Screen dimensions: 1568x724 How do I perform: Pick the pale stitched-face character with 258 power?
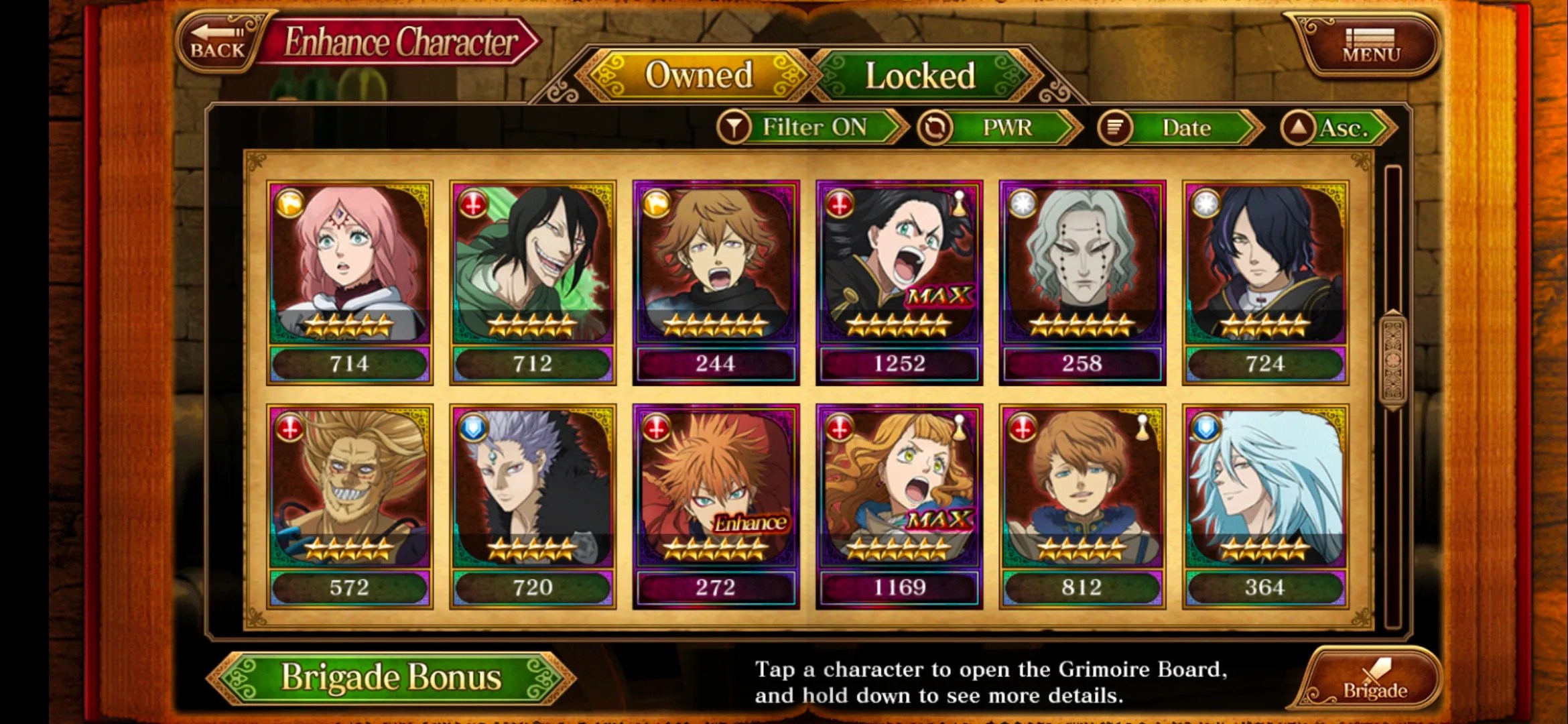coord(1082,282)
